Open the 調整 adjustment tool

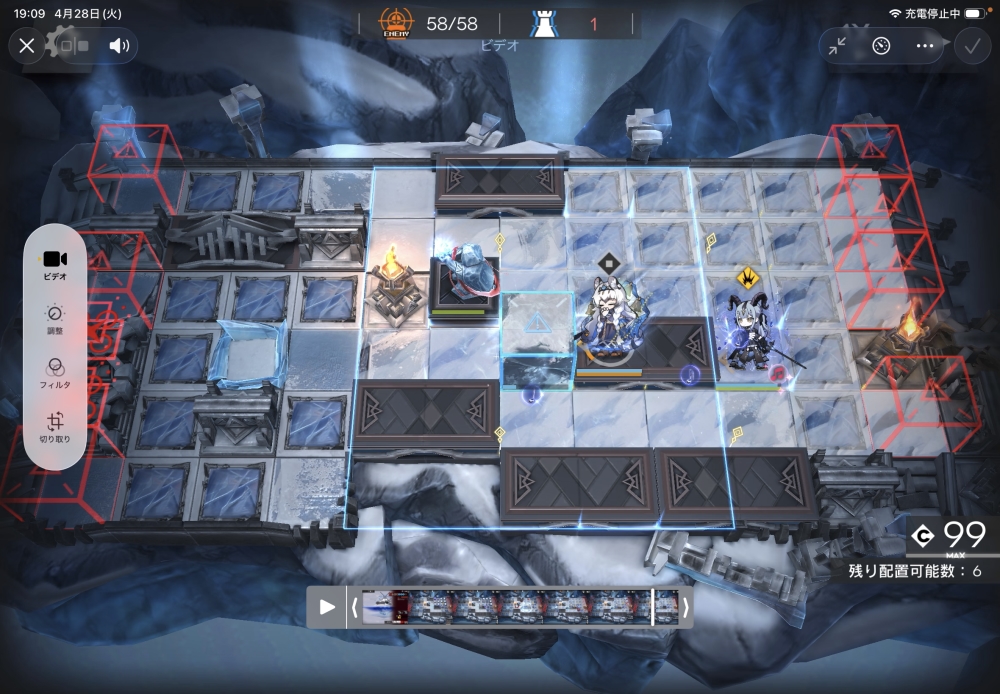pos(55,319)
